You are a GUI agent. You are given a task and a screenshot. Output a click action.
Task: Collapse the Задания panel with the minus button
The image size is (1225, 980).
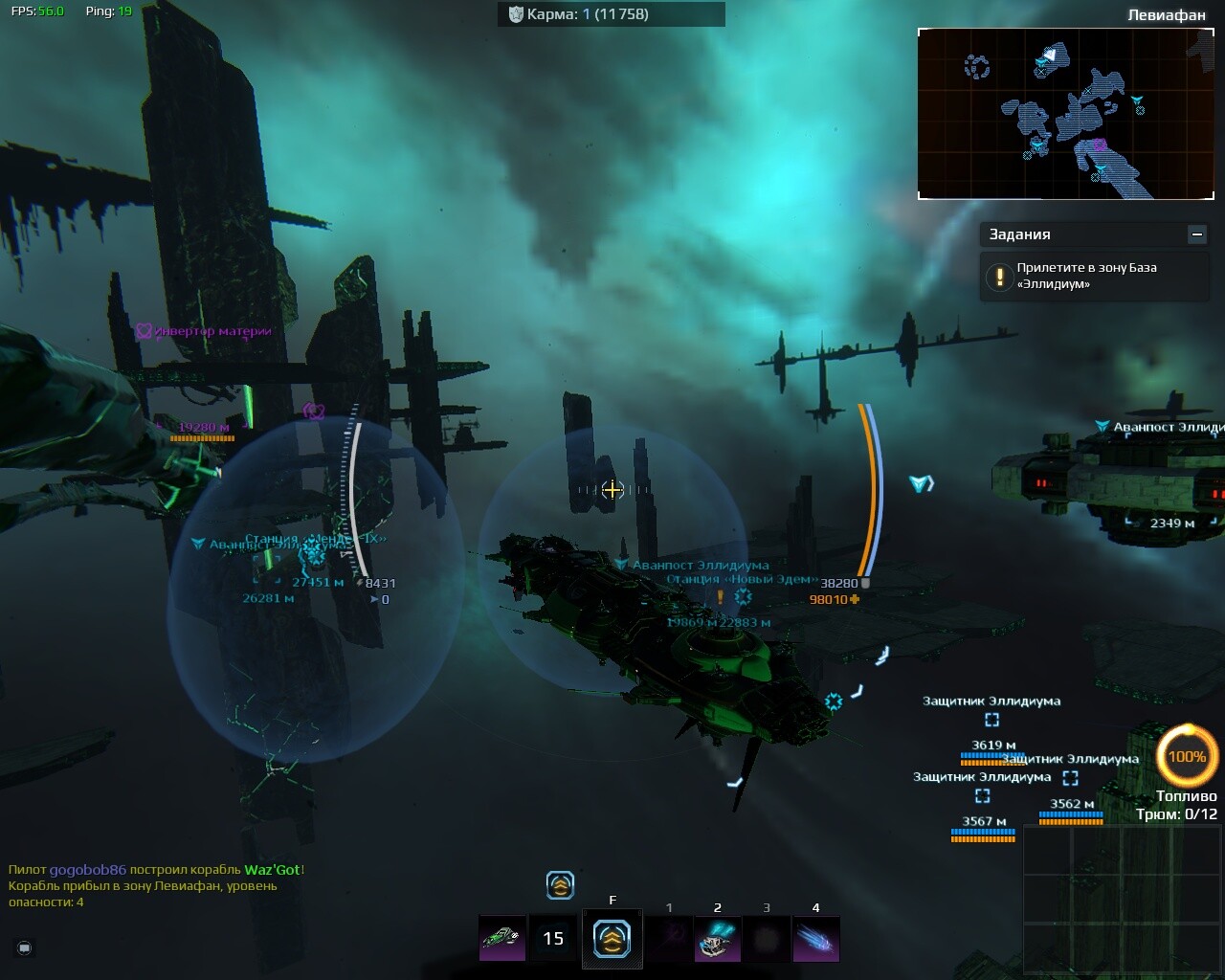pyautogui.click(x=1196, y=234)
